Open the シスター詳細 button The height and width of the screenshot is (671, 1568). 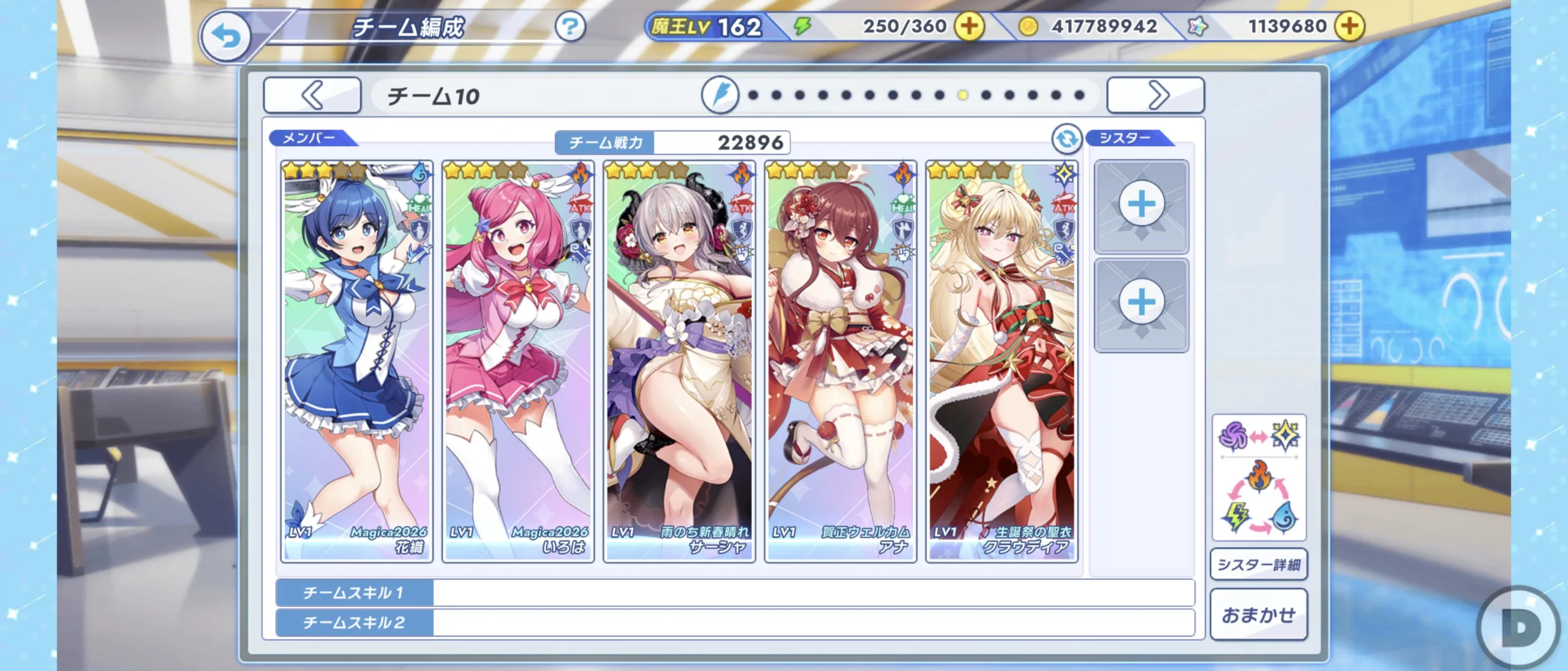click(1259, 564)
